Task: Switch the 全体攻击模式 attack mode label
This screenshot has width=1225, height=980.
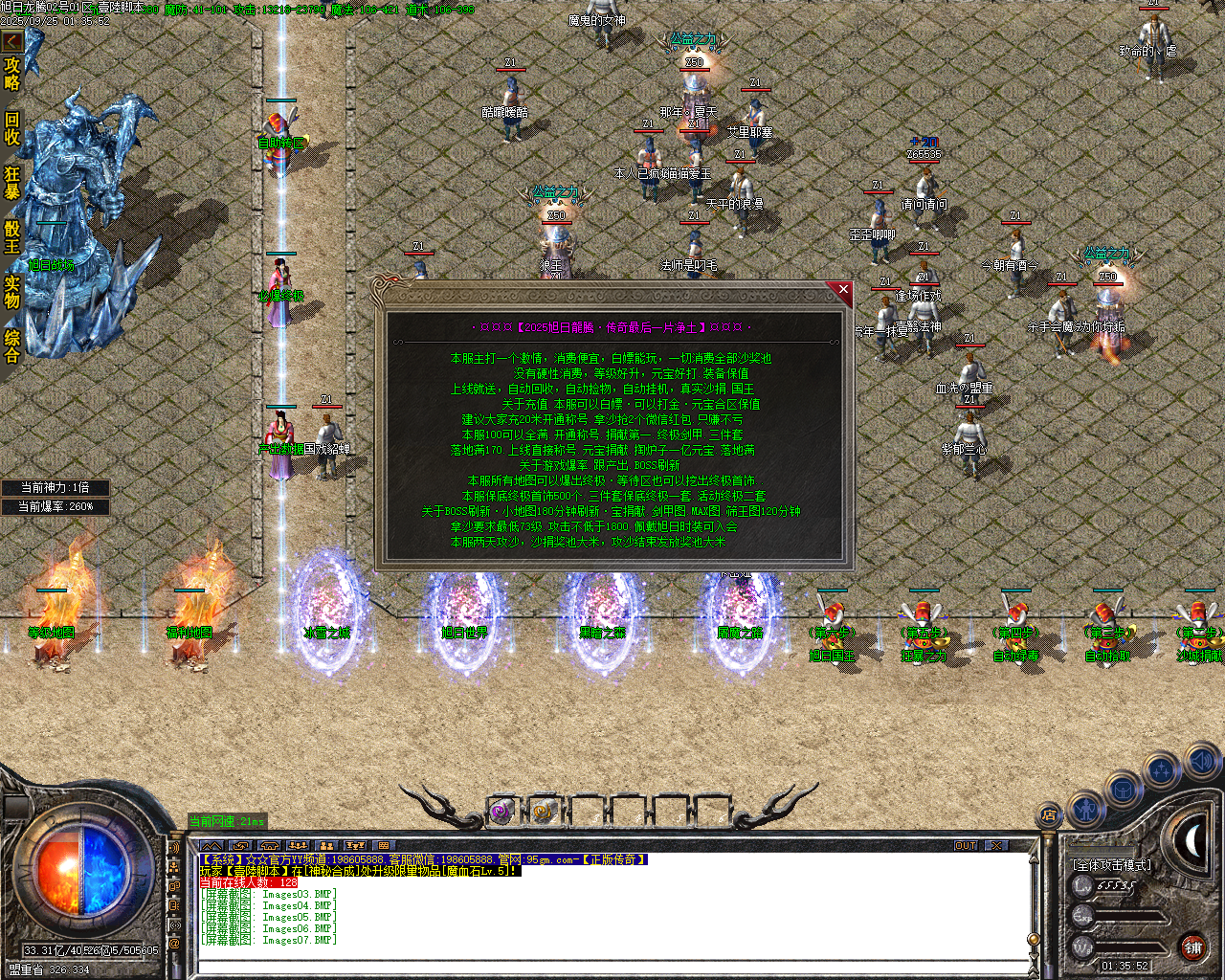Action: [1112, 863]
